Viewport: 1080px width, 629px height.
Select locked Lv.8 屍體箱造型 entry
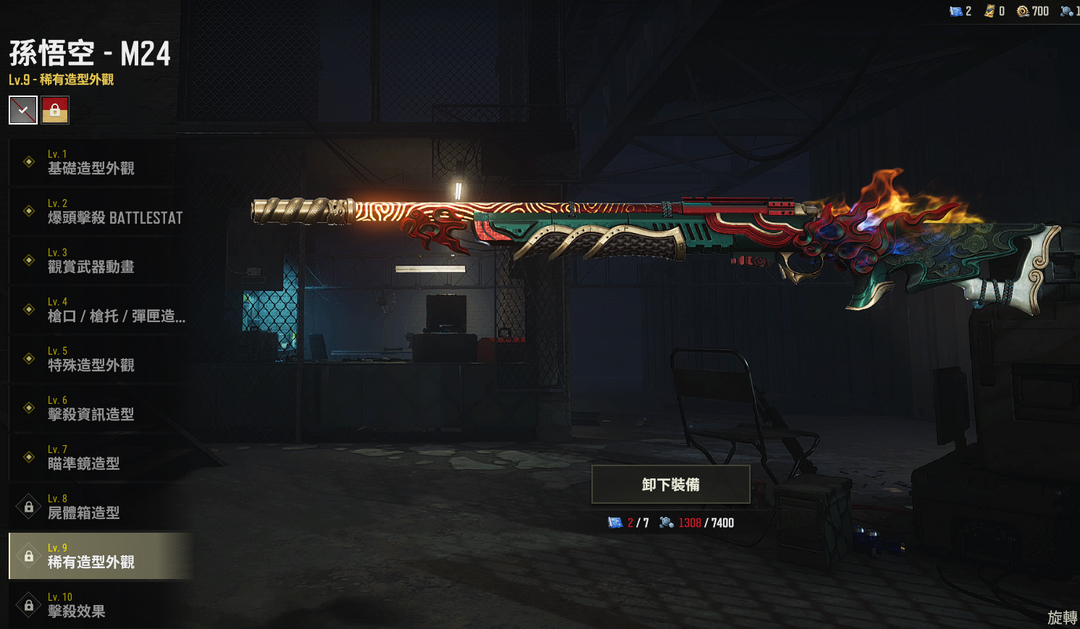point(100,506)
